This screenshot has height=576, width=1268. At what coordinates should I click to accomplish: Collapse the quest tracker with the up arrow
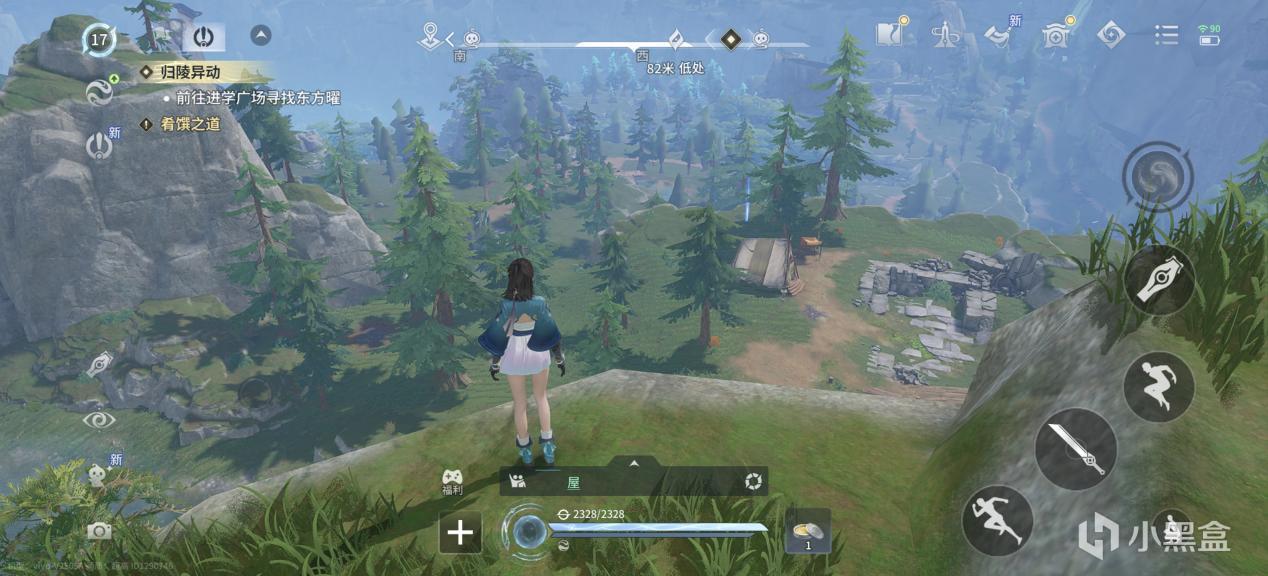(261, 36)
